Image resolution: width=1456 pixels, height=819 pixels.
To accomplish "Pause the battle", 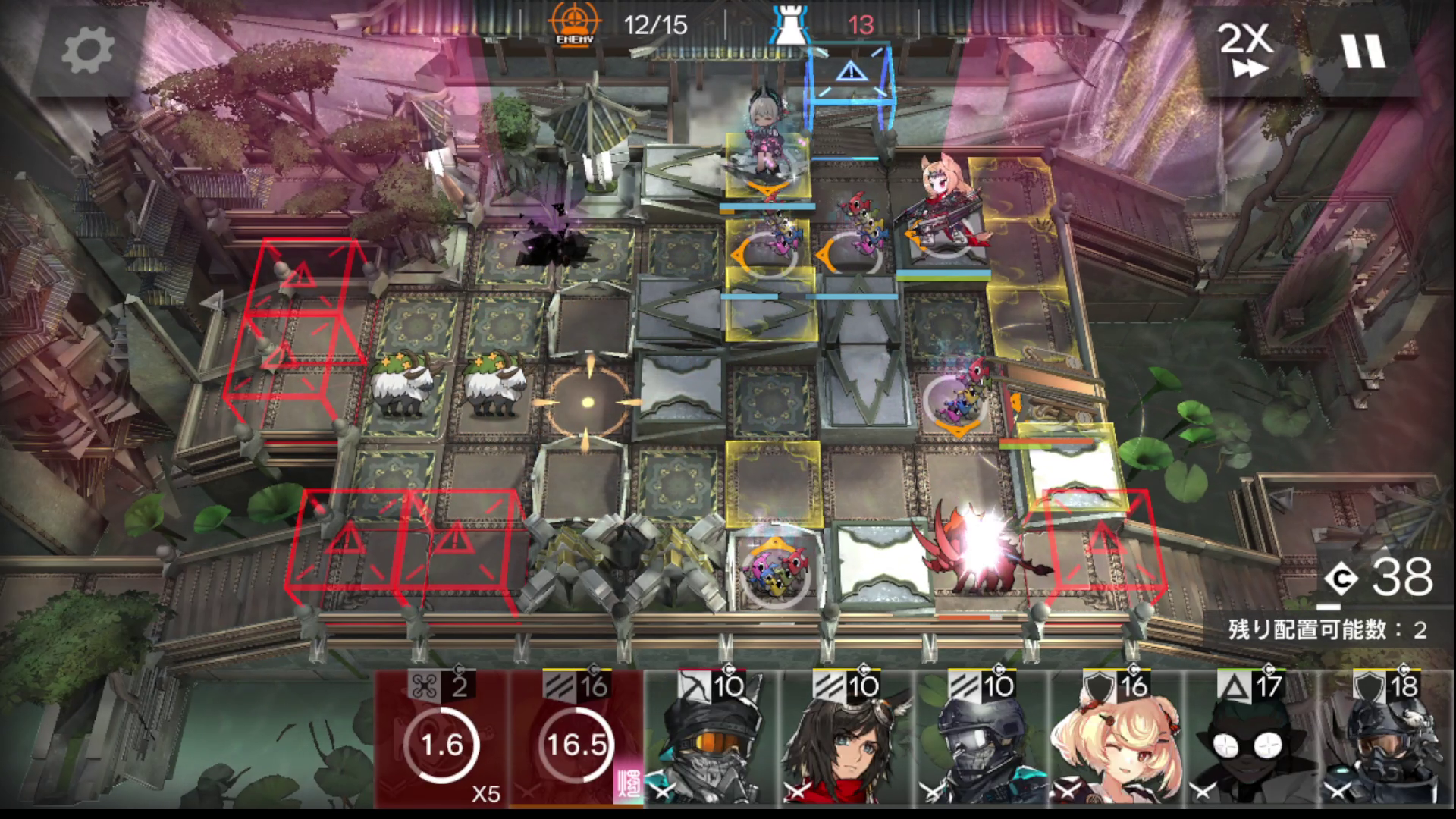I will coord(1363,50).
